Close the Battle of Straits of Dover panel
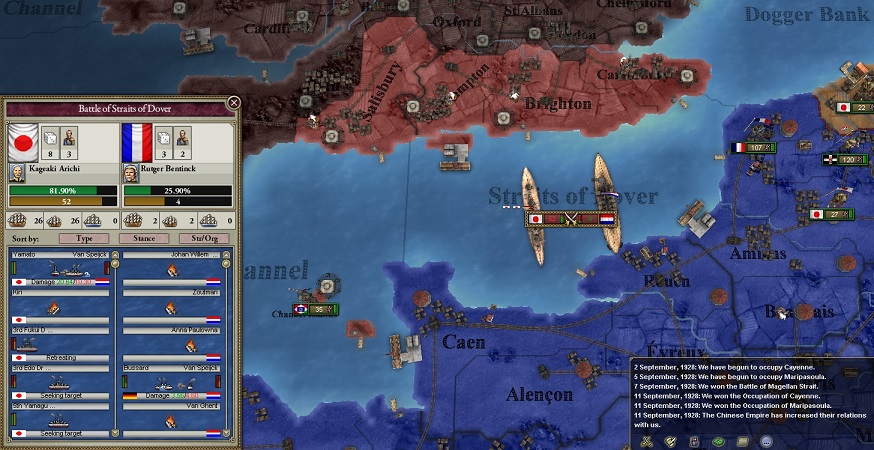Screen dimensions: 874x450 point(233,102)
